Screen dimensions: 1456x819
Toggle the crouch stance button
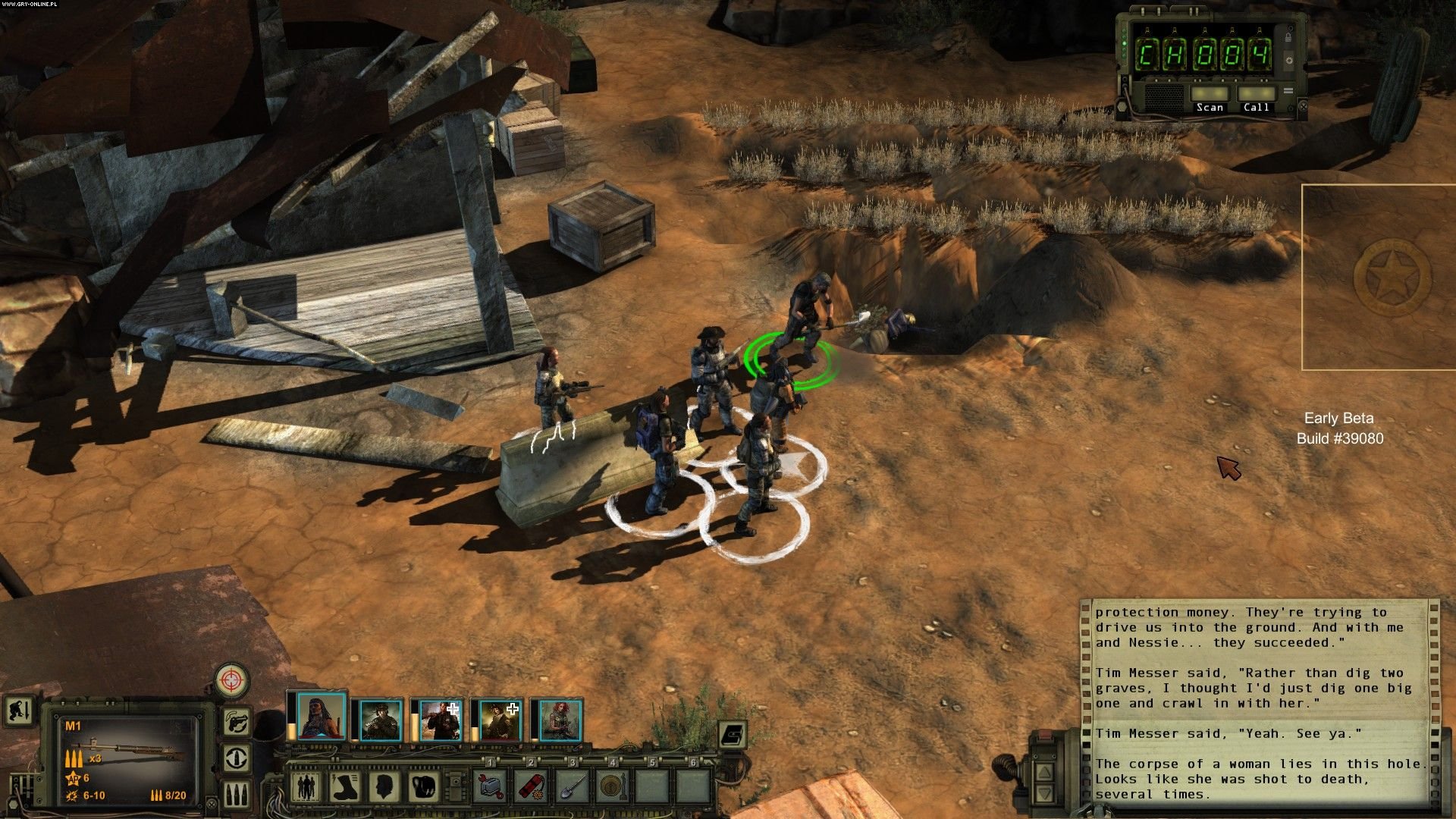click(x=17, y=711)
